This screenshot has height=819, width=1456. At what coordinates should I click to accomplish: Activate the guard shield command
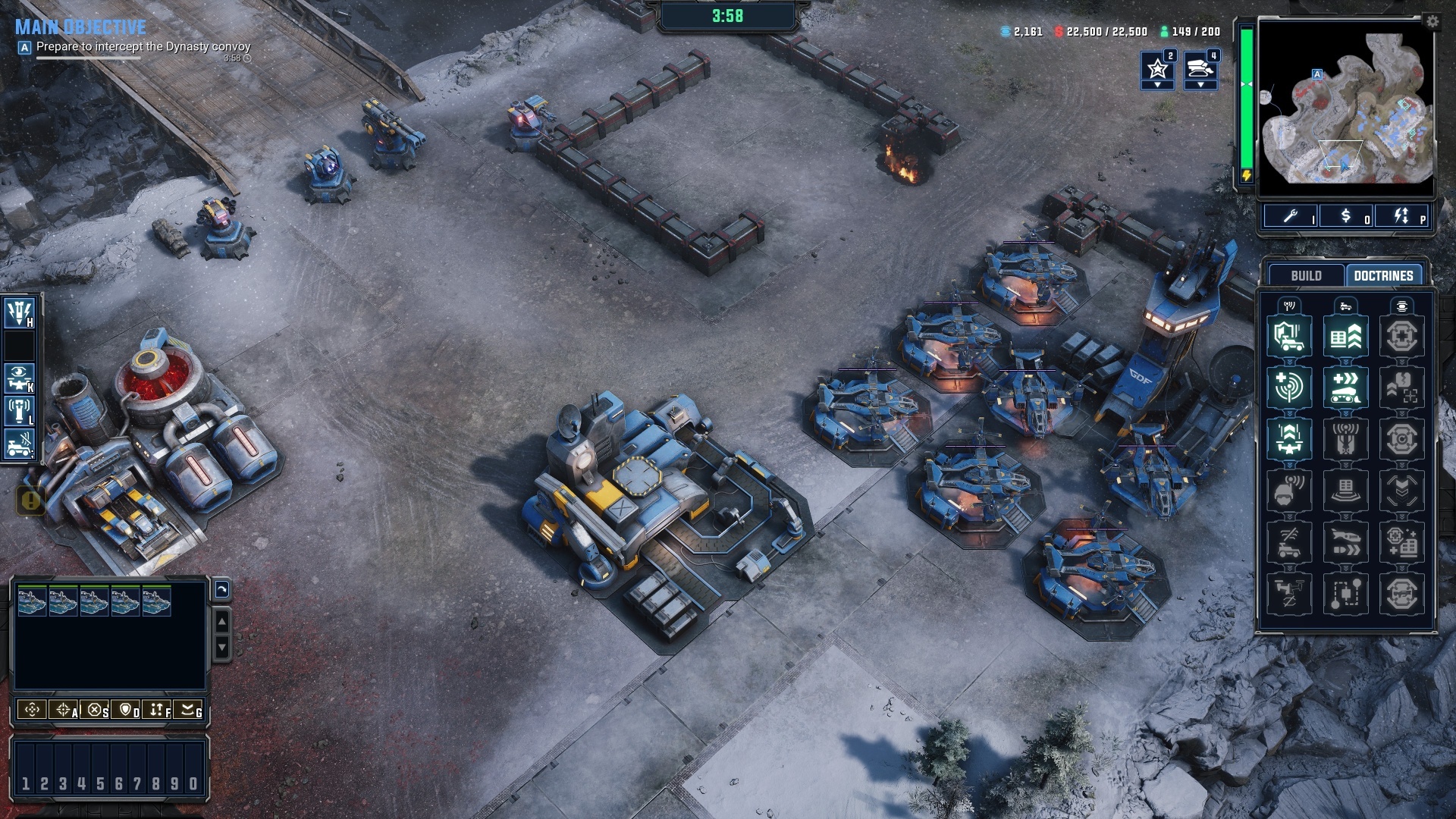click(126, 710)
